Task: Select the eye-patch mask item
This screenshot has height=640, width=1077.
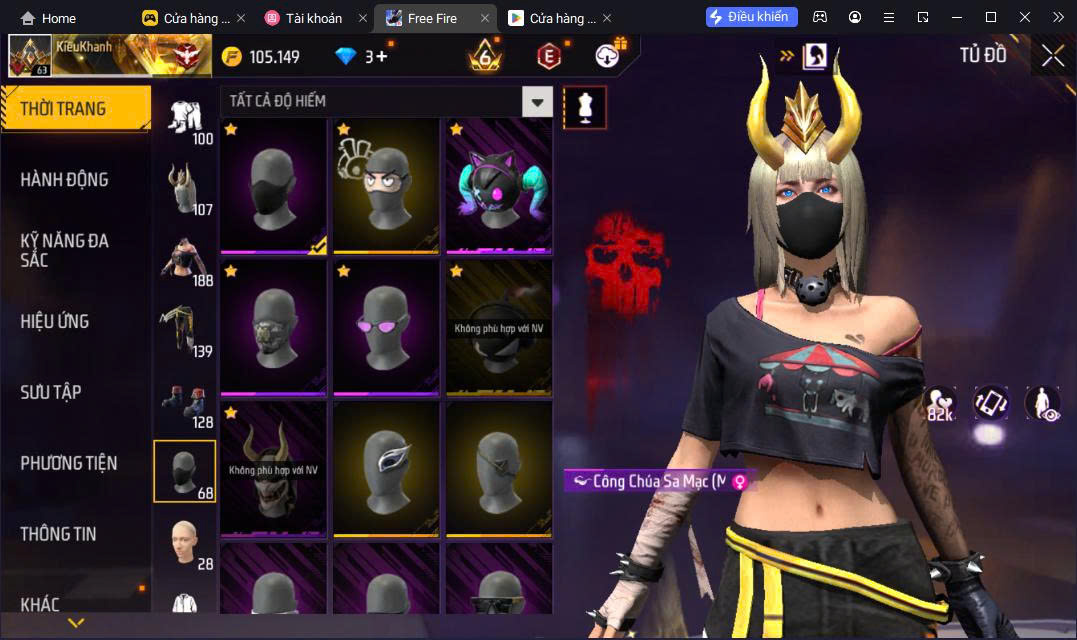Action: (x=499, y=468)
